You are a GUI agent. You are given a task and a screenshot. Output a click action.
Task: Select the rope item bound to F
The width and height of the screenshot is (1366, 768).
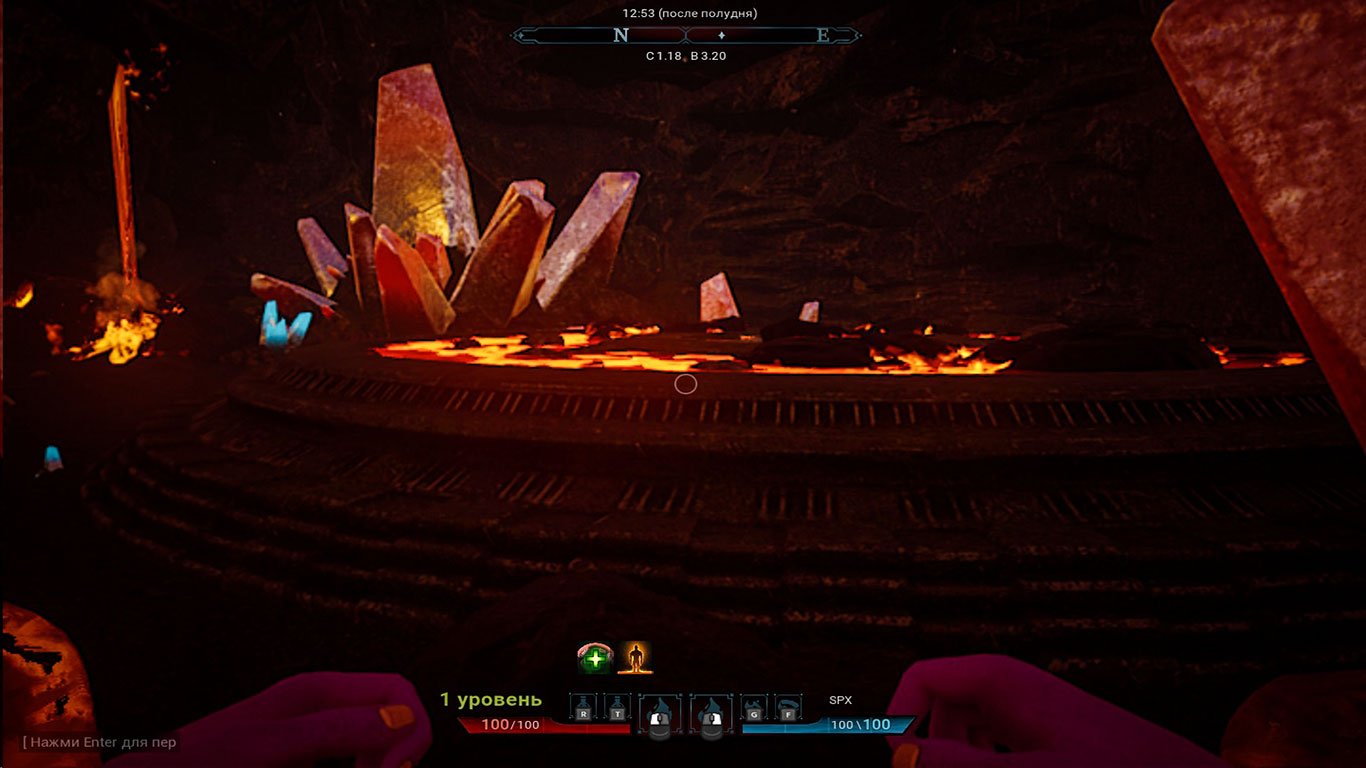pyautogui.click(x=790, y=707)
